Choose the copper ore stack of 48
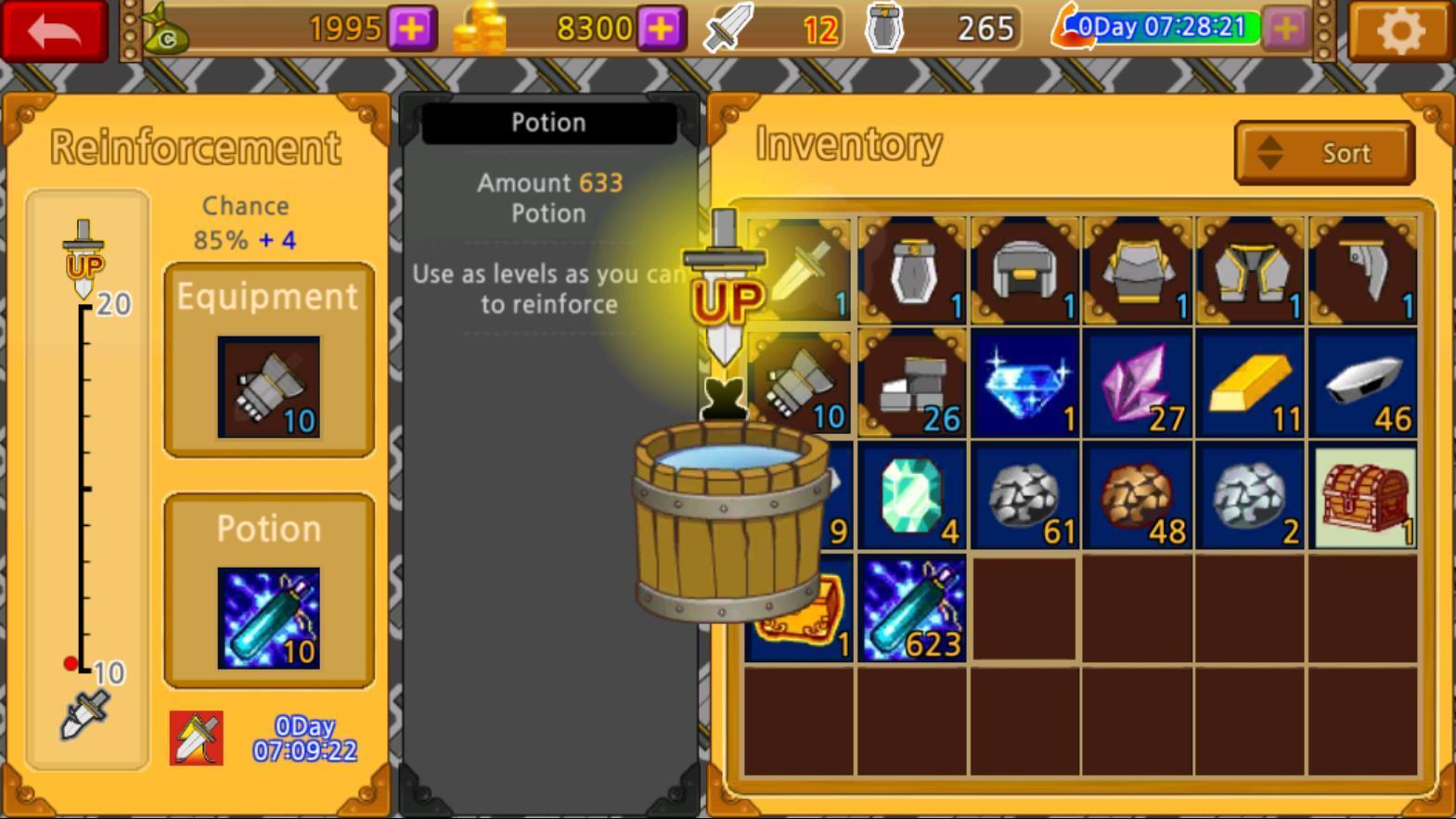The height and width of the screenshot is (819, 1456). (1139, 496)
